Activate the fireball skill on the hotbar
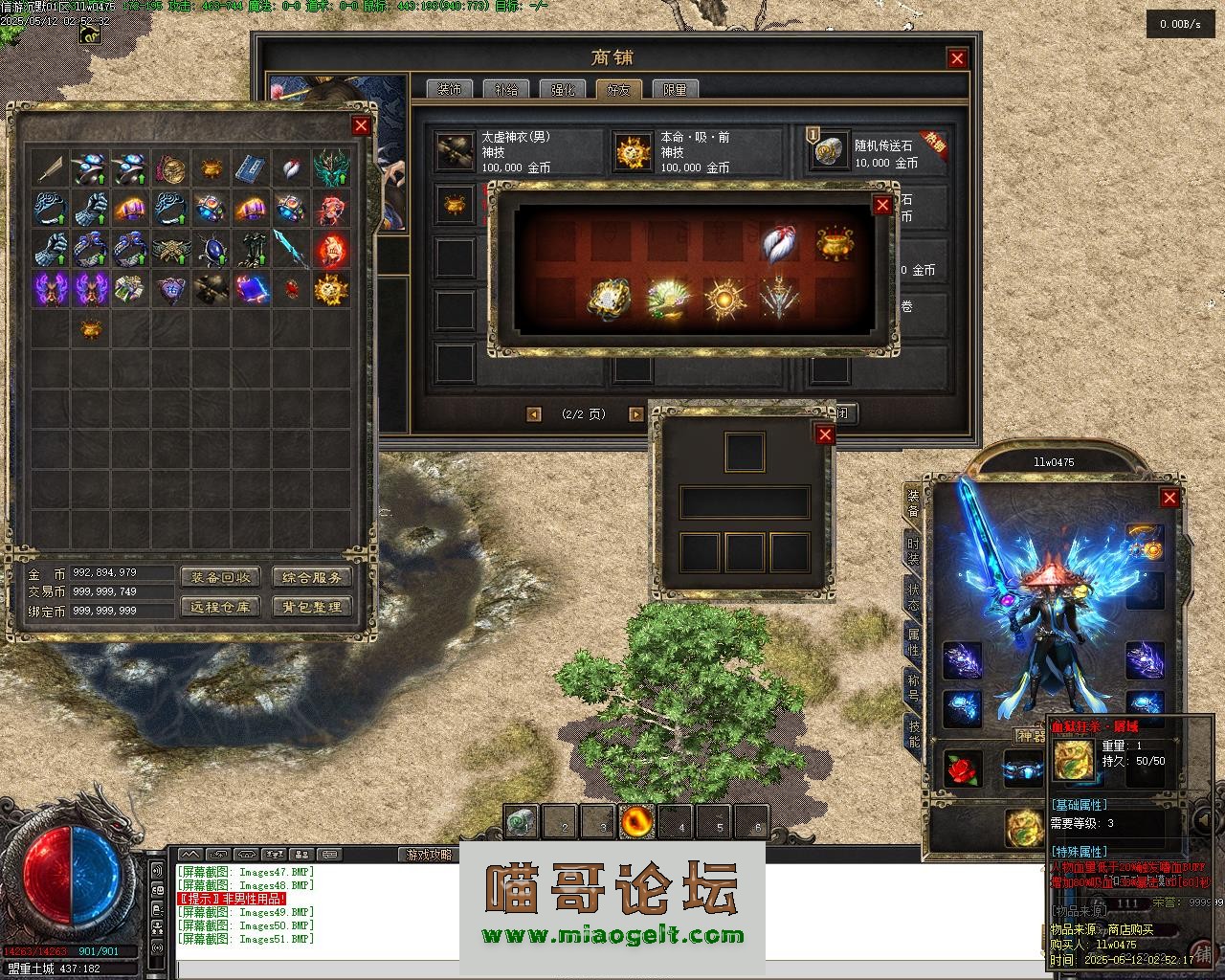The image size is (1225, 980). pyautogui.click(x=635, y=821)
